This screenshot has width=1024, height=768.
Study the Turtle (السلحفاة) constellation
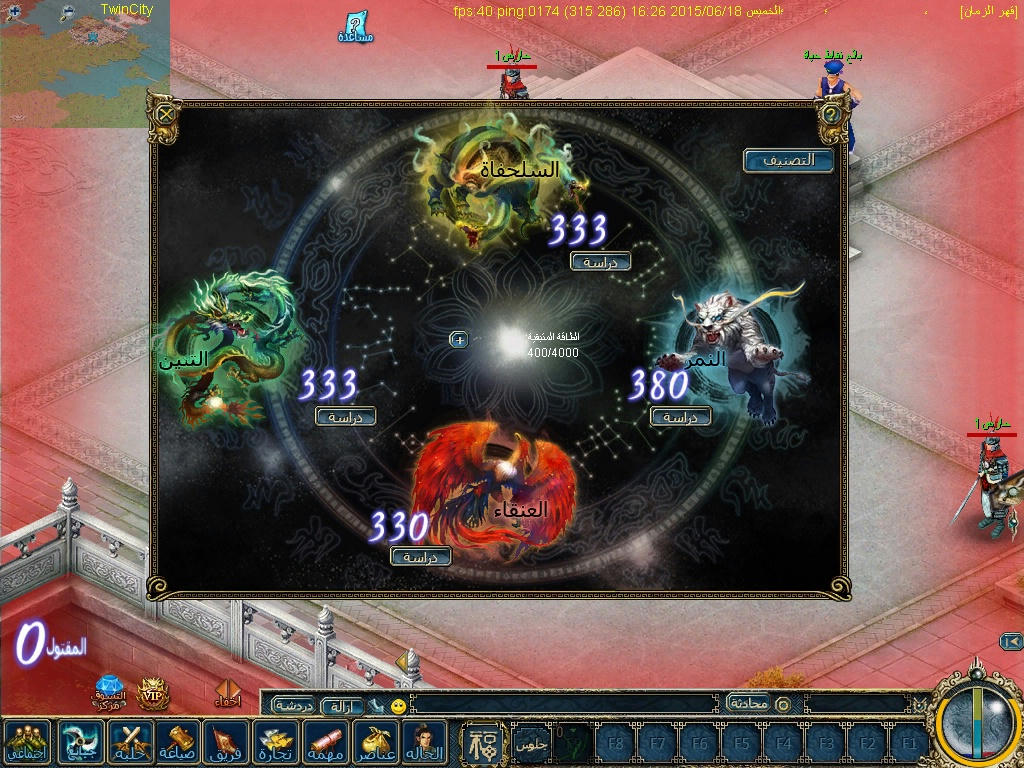tap(600, 261)
